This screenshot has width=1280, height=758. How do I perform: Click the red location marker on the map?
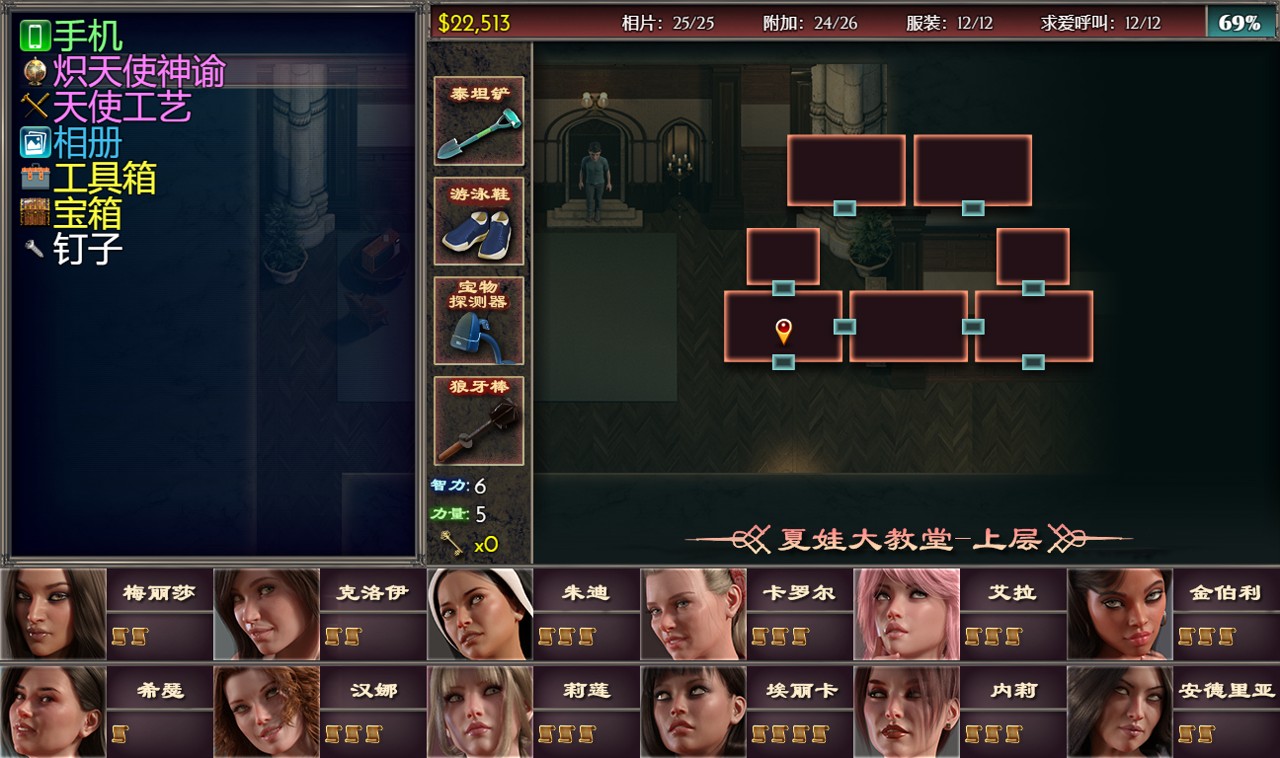pyautogui.click(x=783, y=330)
